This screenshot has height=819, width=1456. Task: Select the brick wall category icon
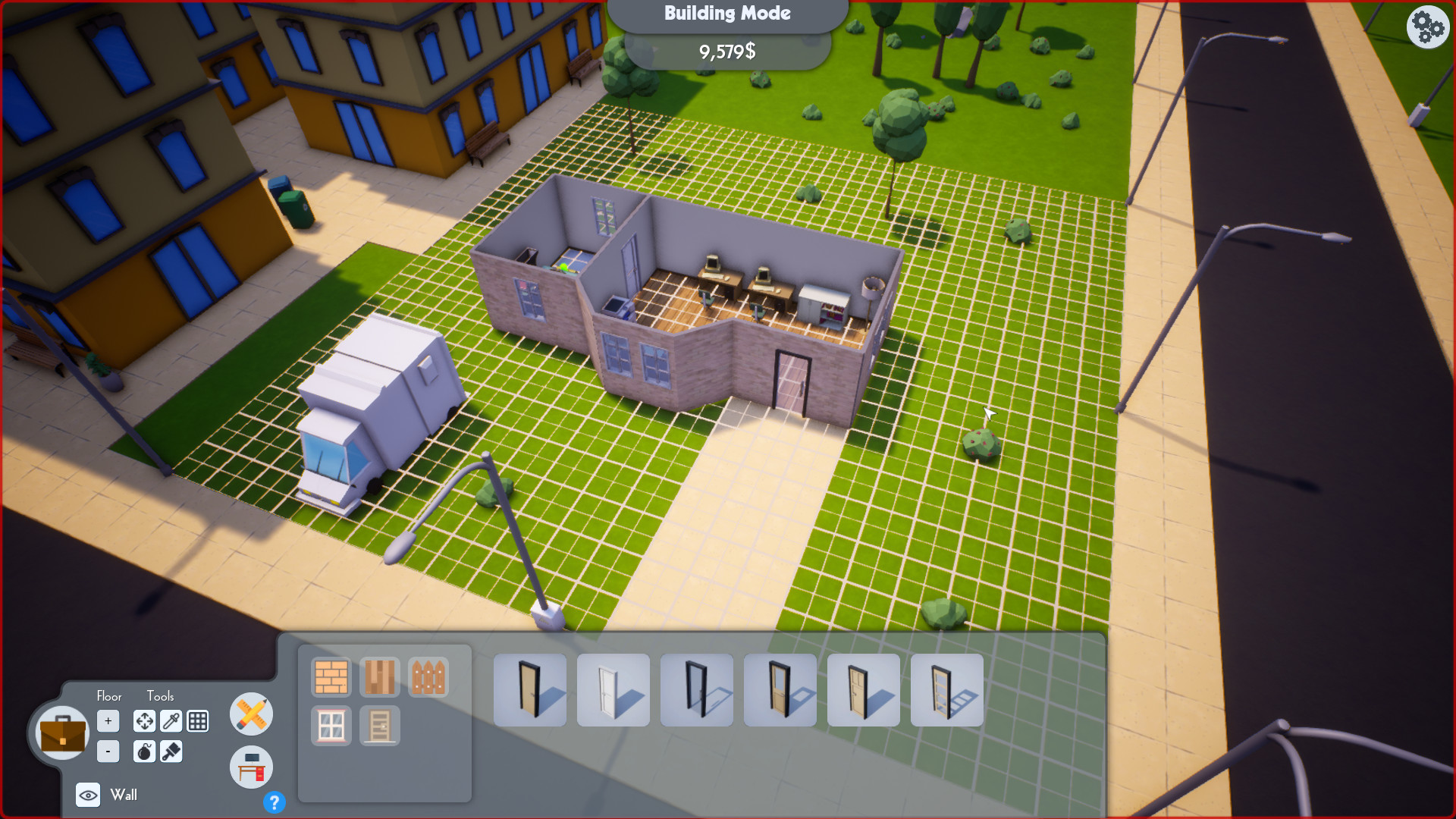(331, 678)
